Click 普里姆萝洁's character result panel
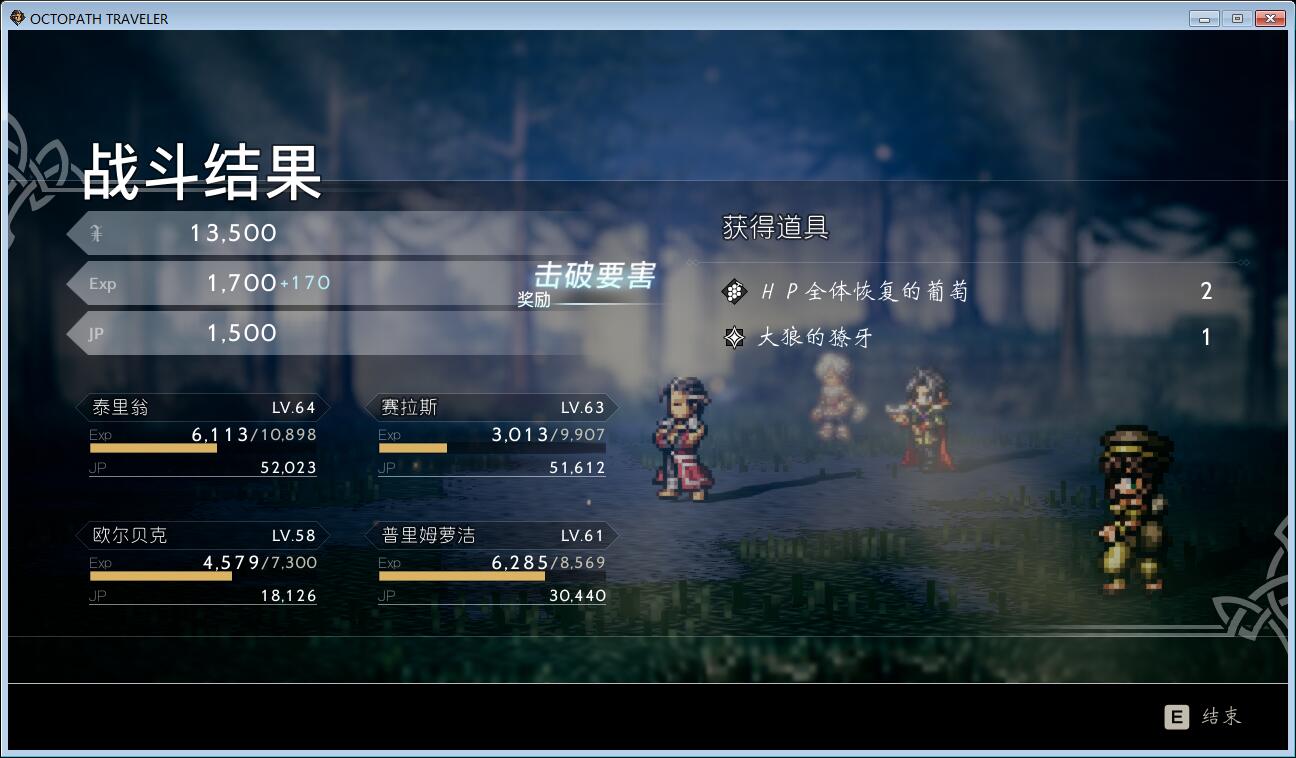This screenshot has height=758, width=1296. (492, 564)
